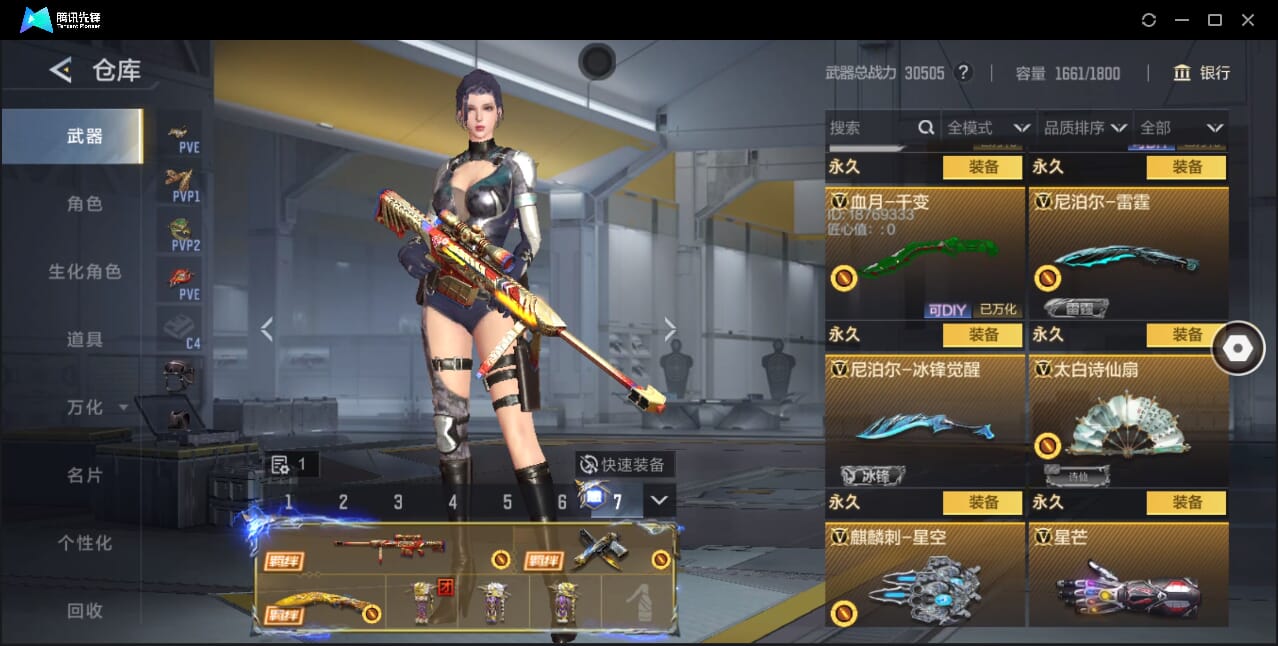Switch to the 角色 tab
Viewport: 1278px width, 646px height.
85,204
